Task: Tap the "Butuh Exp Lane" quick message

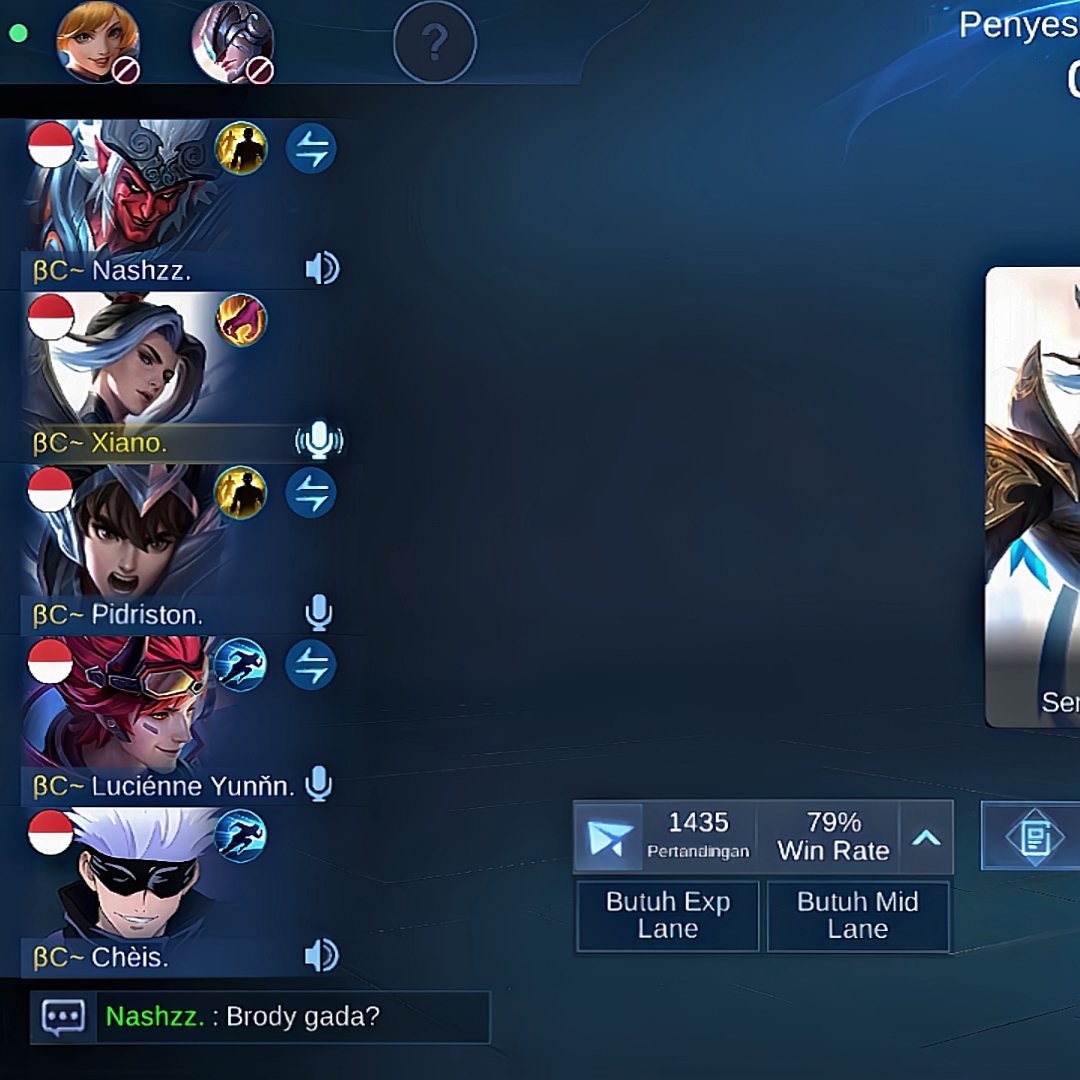Action: coord(667,915)
